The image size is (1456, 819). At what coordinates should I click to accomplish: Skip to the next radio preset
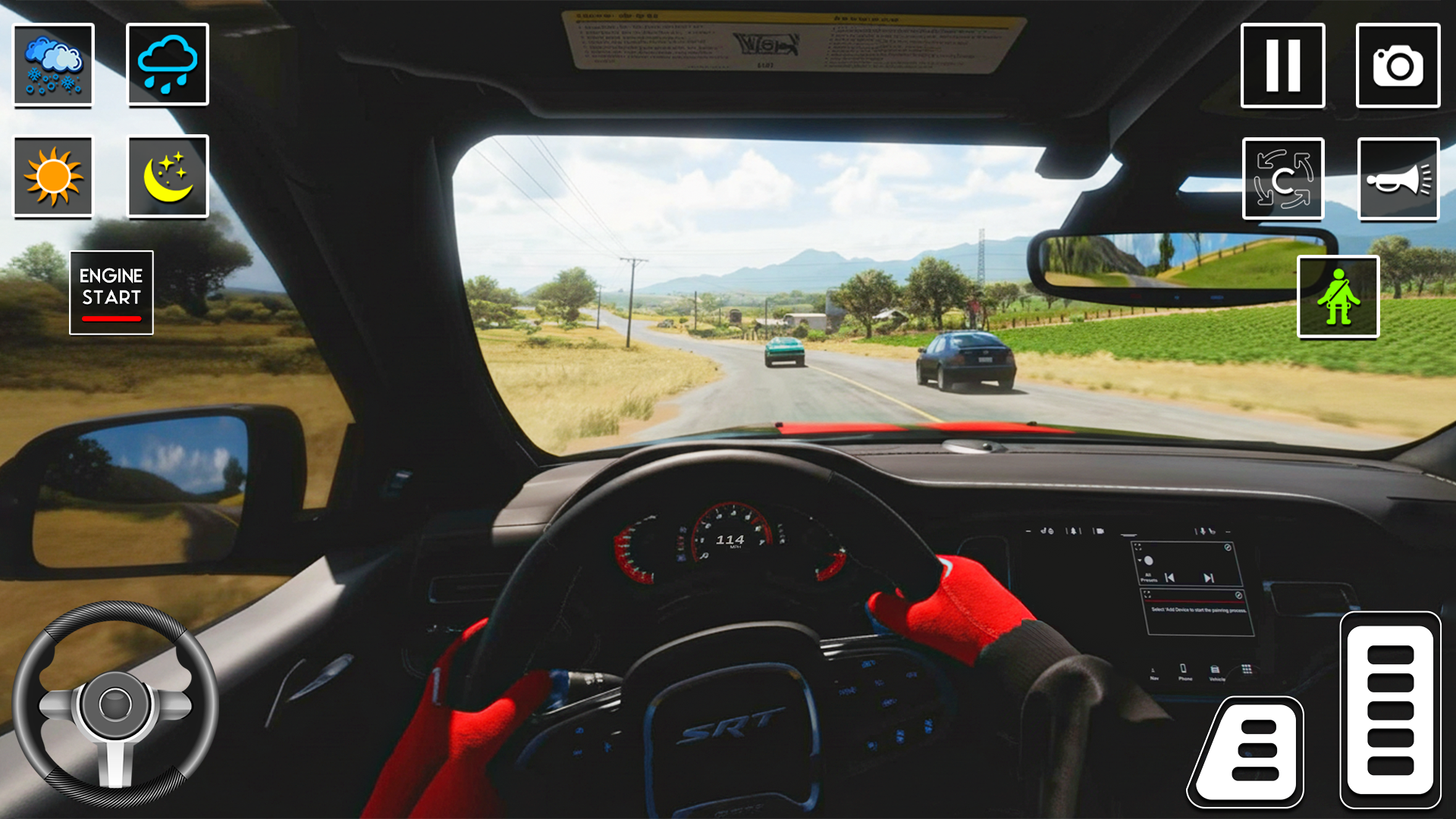(x=1207, y=577)
